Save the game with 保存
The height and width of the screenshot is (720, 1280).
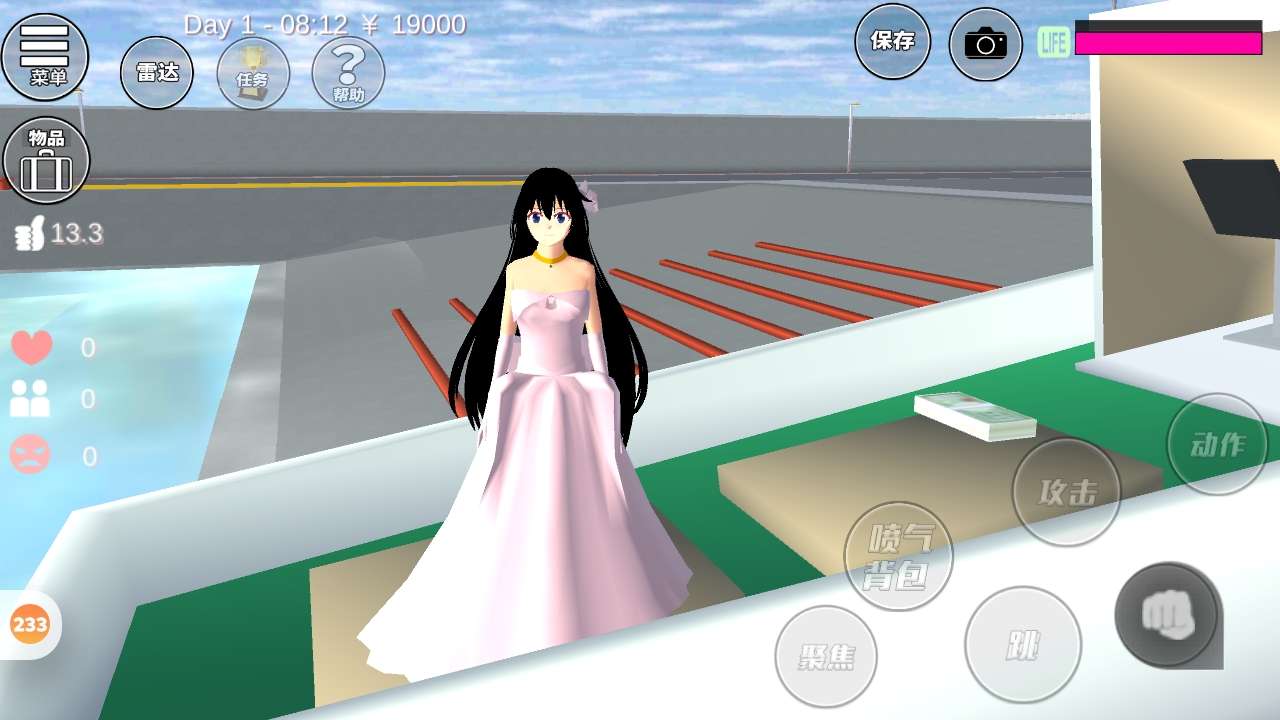point(892,41)
